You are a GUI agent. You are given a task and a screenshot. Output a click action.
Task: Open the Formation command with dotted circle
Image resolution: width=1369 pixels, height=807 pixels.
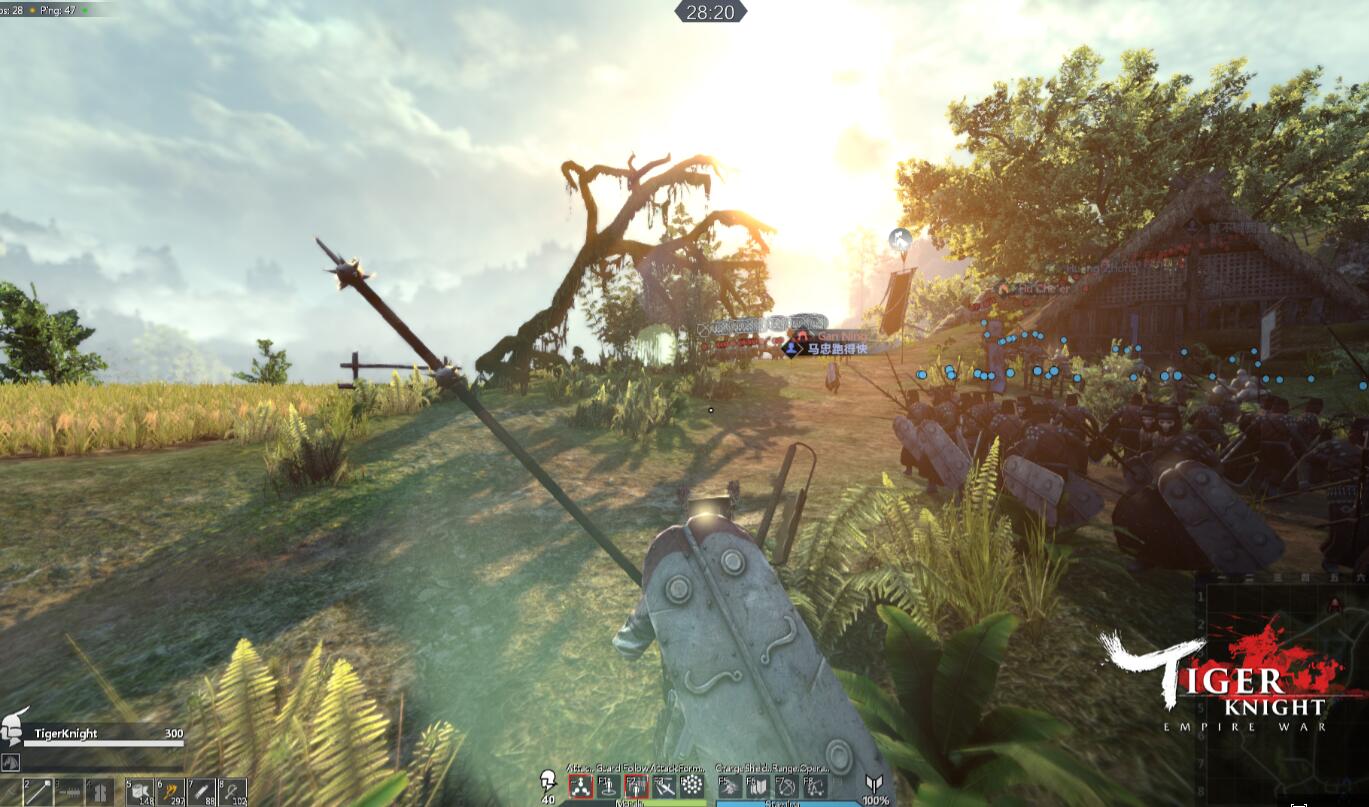click(x=692, y=786)
